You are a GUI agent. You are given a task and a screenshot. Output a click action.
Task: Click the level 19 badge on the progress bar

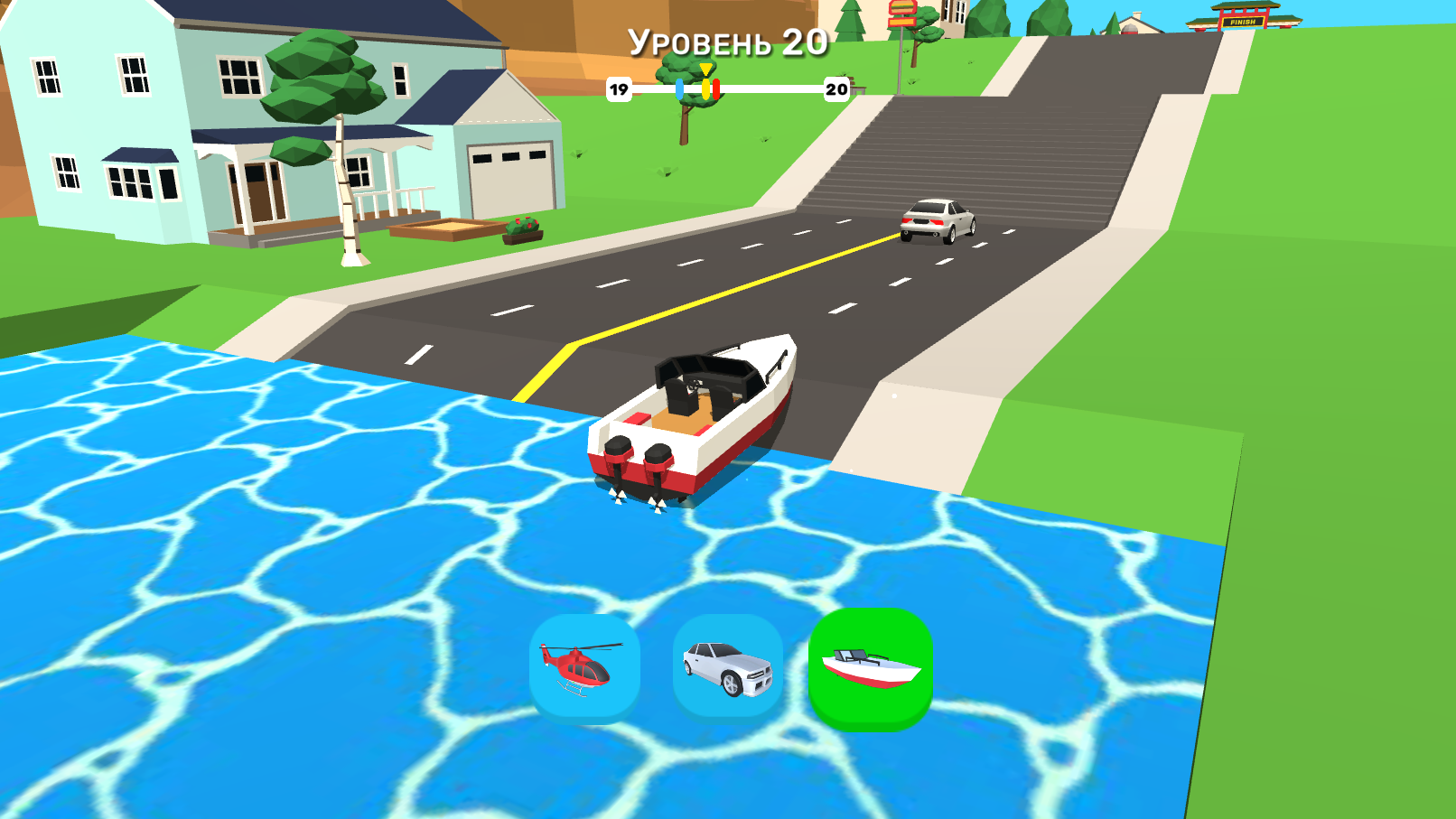coord(620,88)
